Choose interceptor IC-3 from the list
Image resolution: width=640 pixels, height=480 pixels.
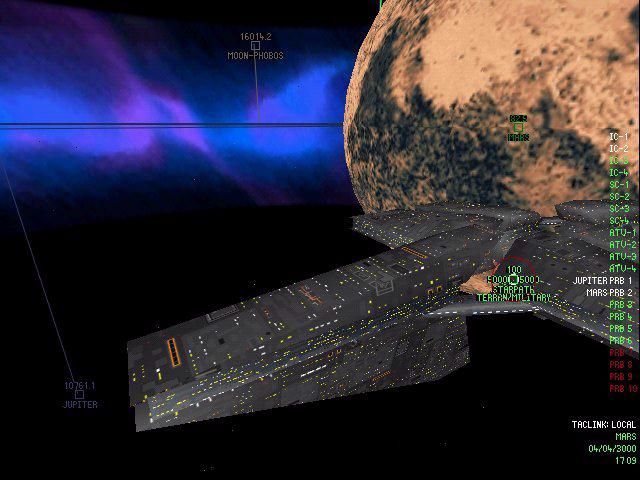coord(619,160)
